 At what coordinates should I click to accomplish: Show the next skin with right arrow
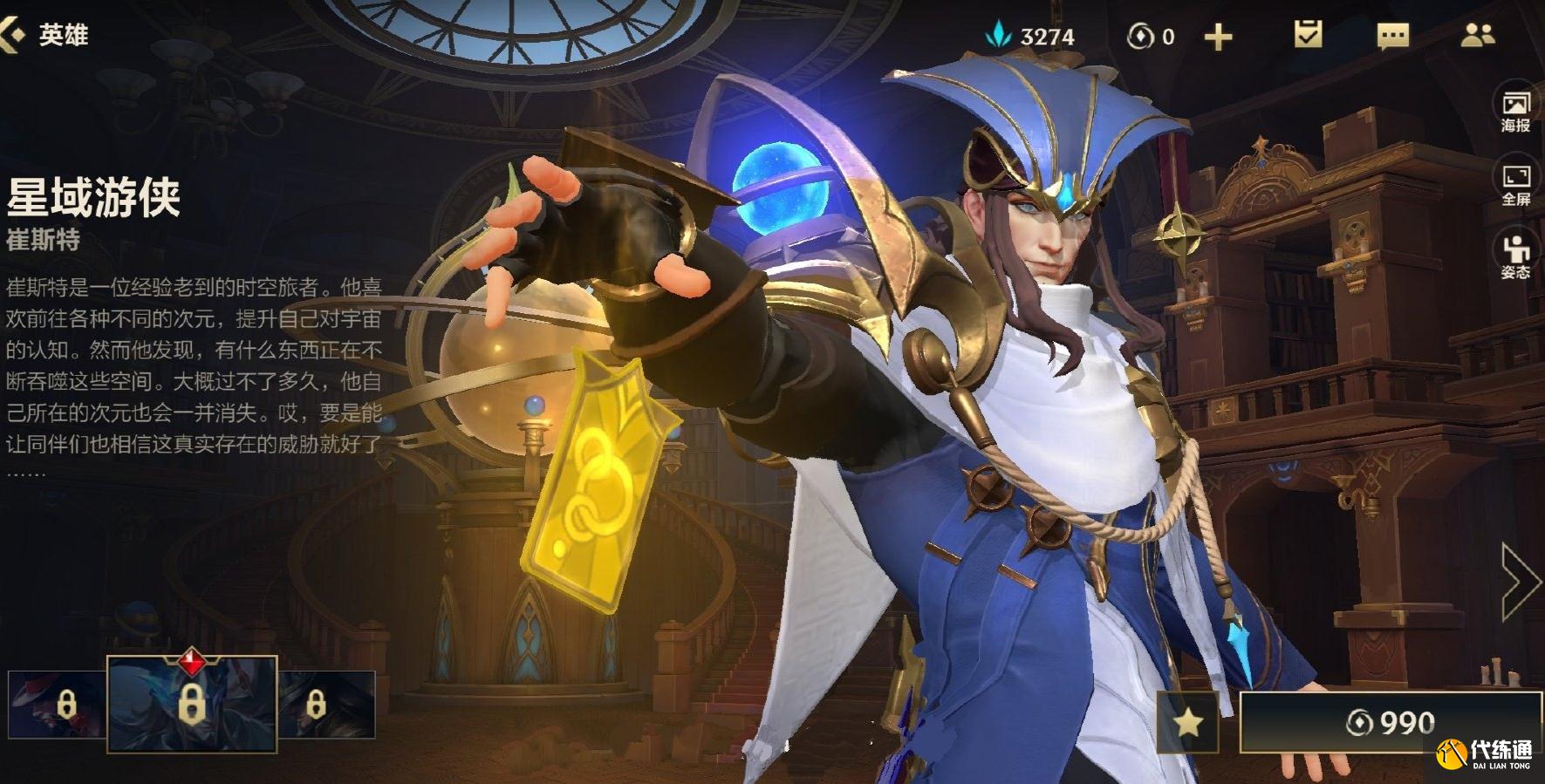(1520, 581)
